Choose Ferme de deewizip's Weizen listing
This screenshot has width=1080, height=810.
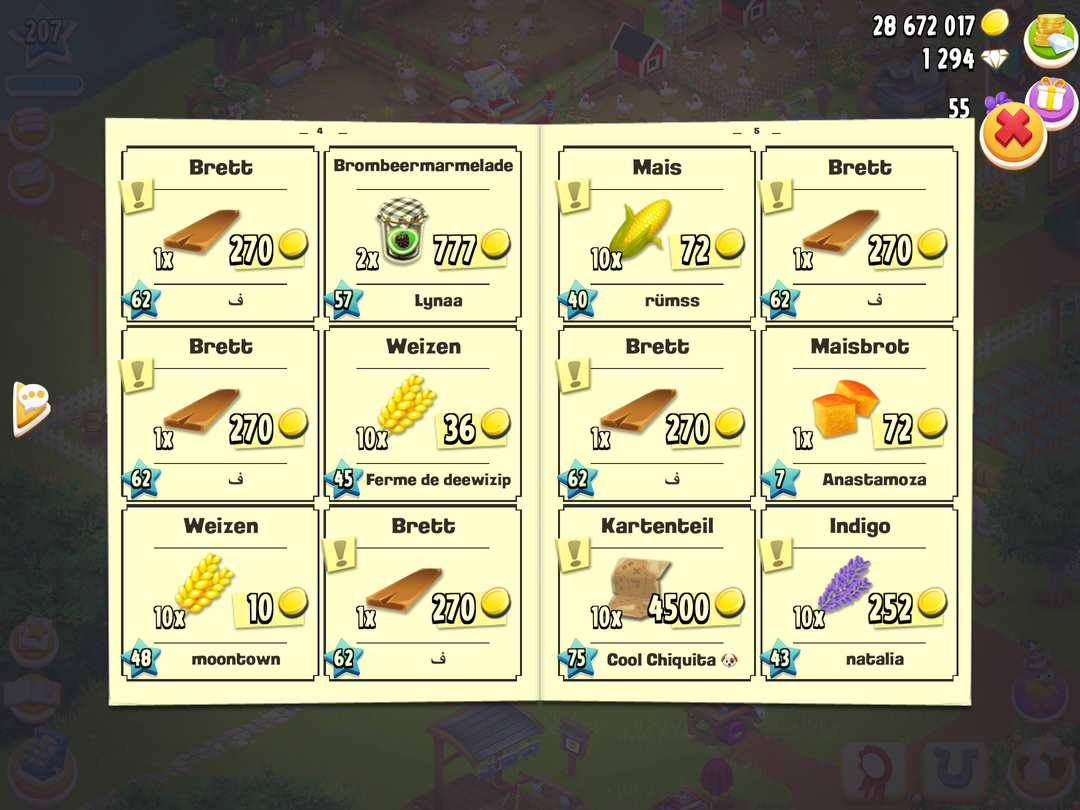pos(422,415)
